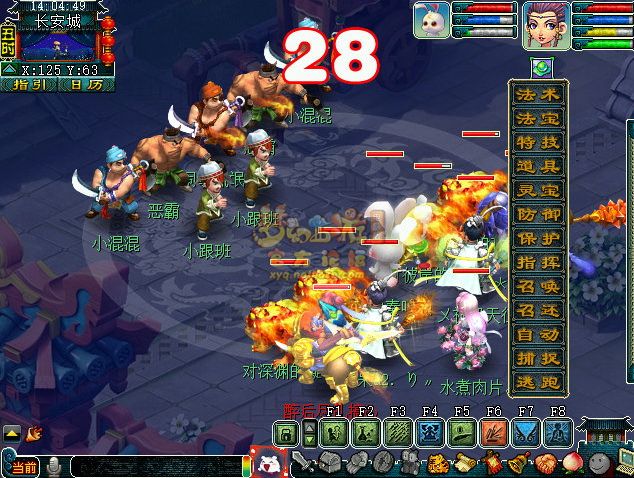Open 指挥 (Command) battle option
The height and width of the screenshot is (478, 634).
pos(538,263)
